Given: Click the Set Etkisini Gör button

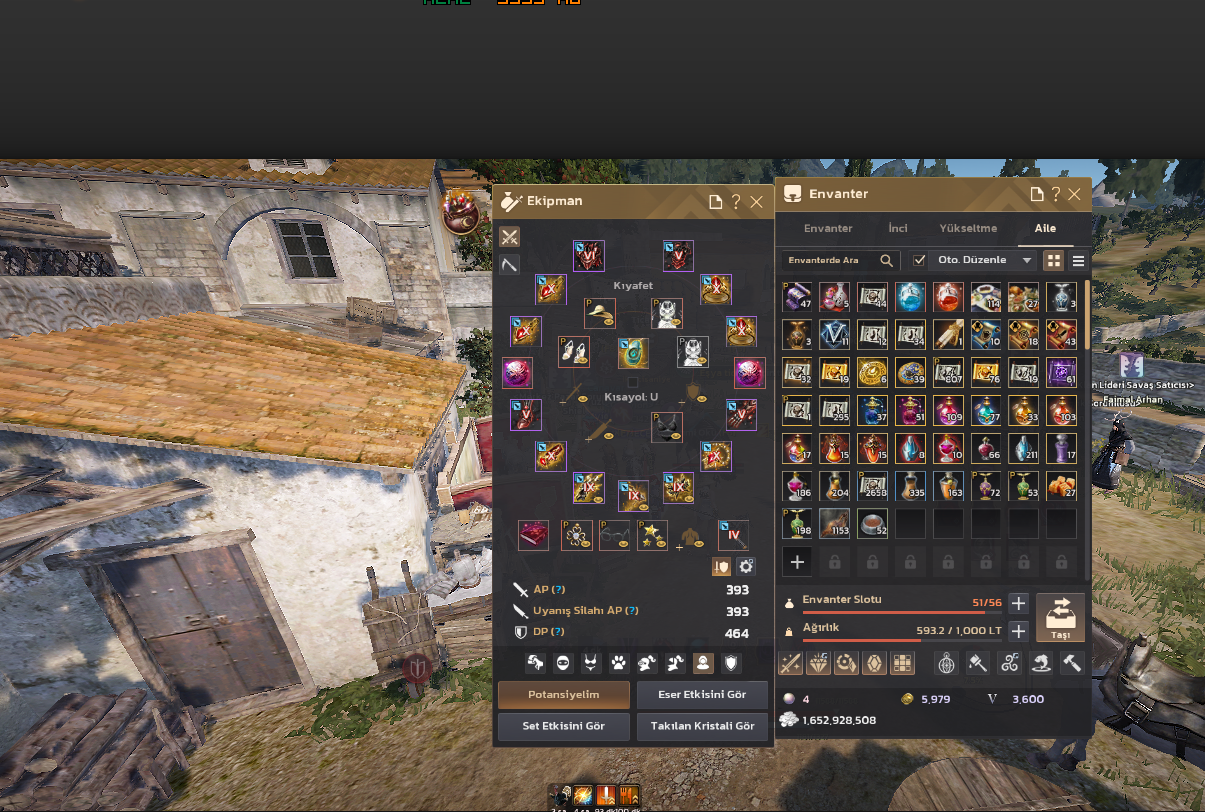Looking at the screenshot, I should tap(563, 726).
